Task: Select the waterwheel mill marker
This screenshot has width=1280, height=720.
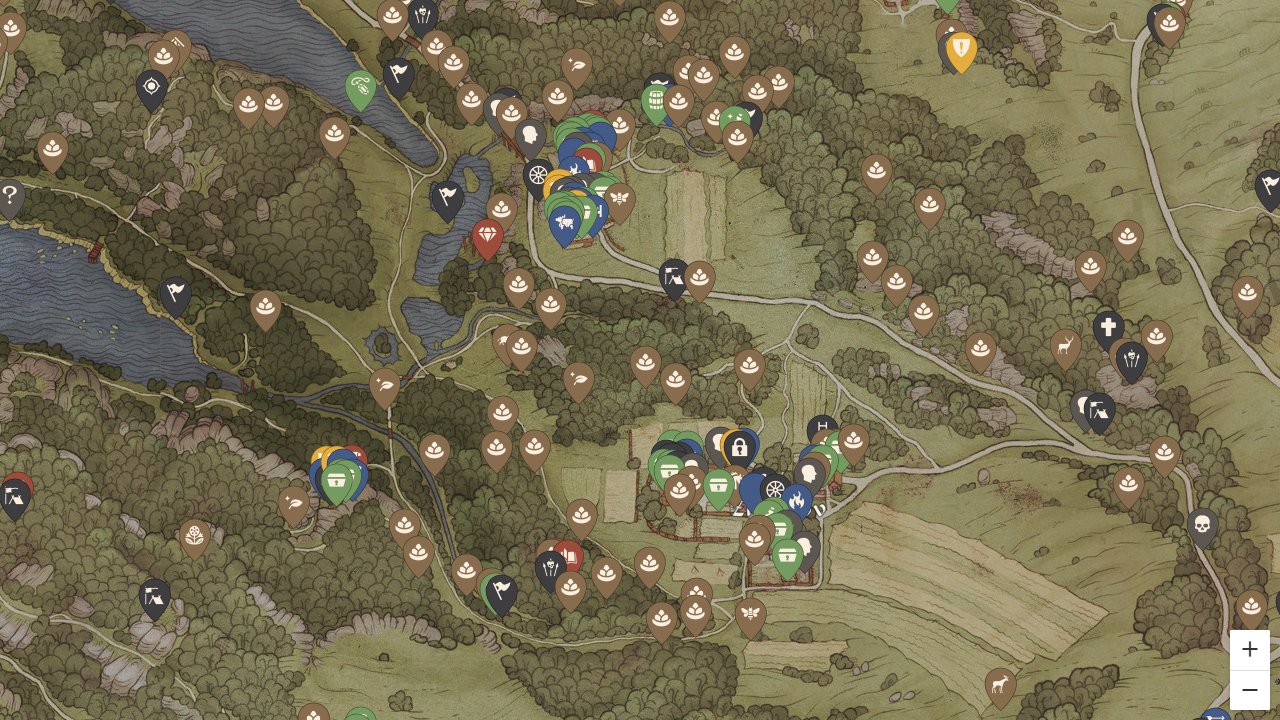Action: coord(775,489)
